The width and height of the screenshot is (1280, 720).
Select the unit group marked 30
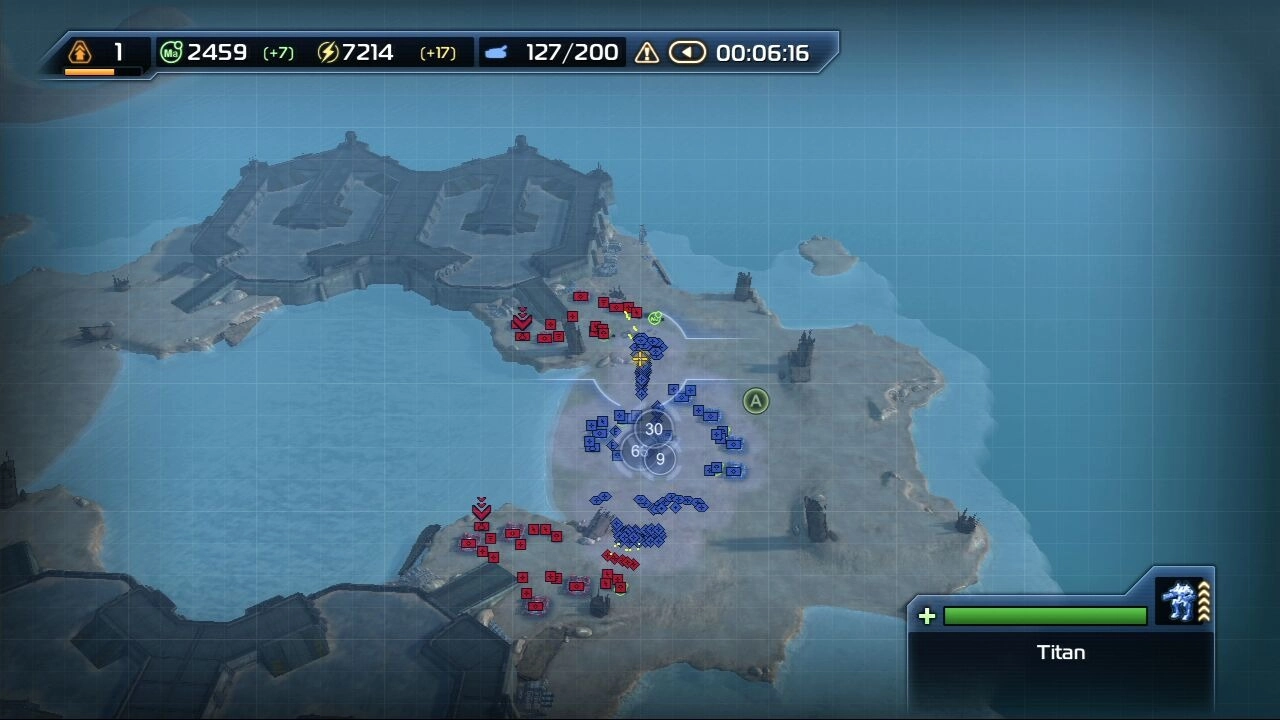point(653,429)
